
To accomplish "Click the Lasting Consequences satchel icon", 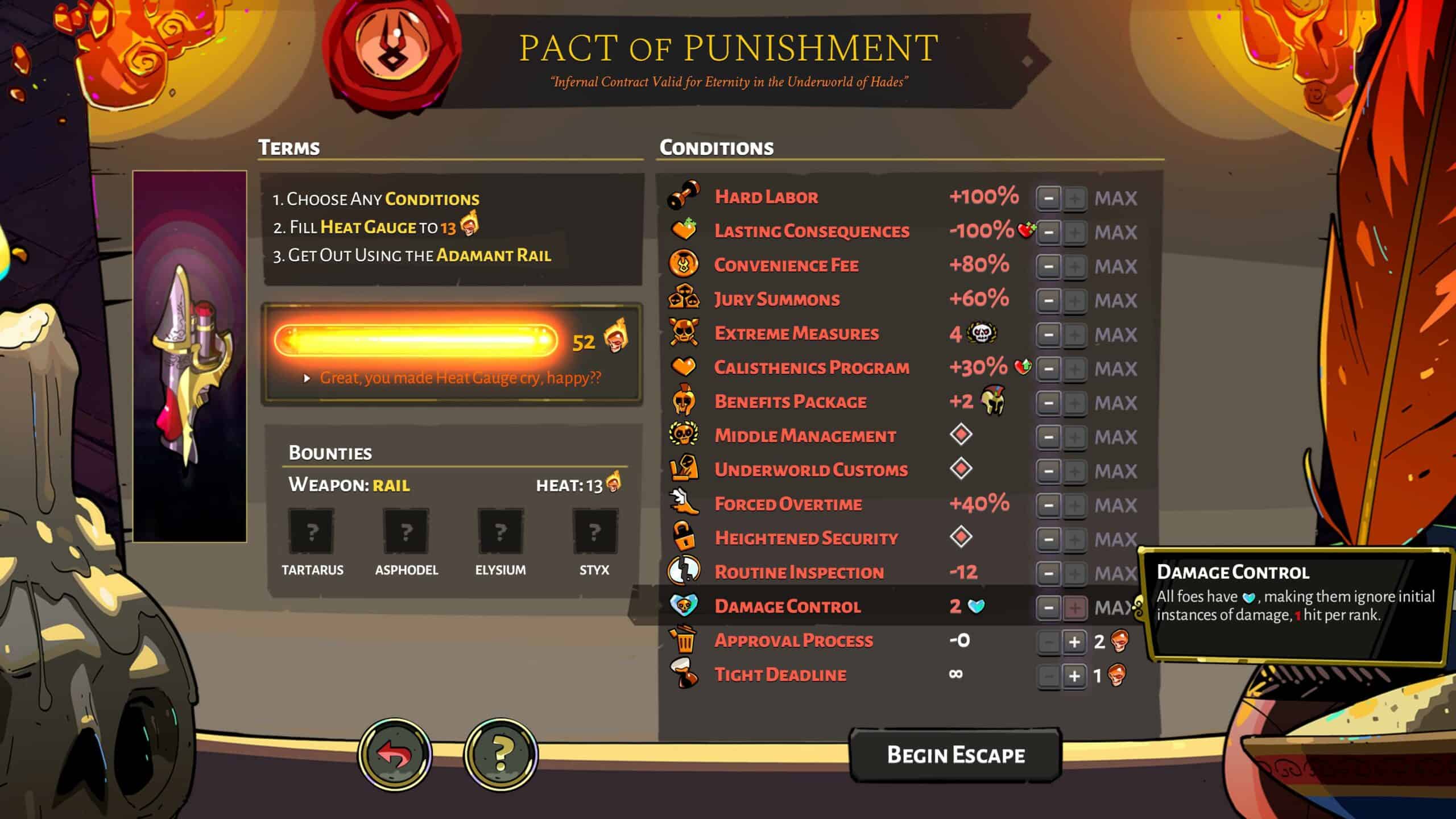I will click(x=685, y=230).
